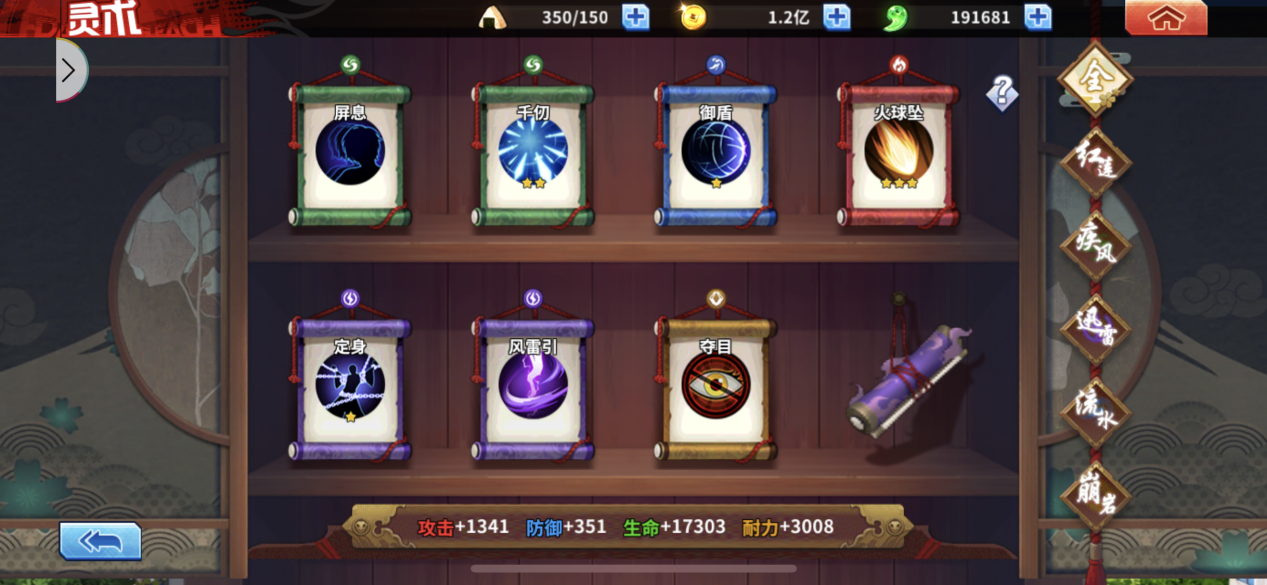This screenshot has height=585, width=1267.
Task: Go back with the blue arrow button
Action: click(100, 541)
